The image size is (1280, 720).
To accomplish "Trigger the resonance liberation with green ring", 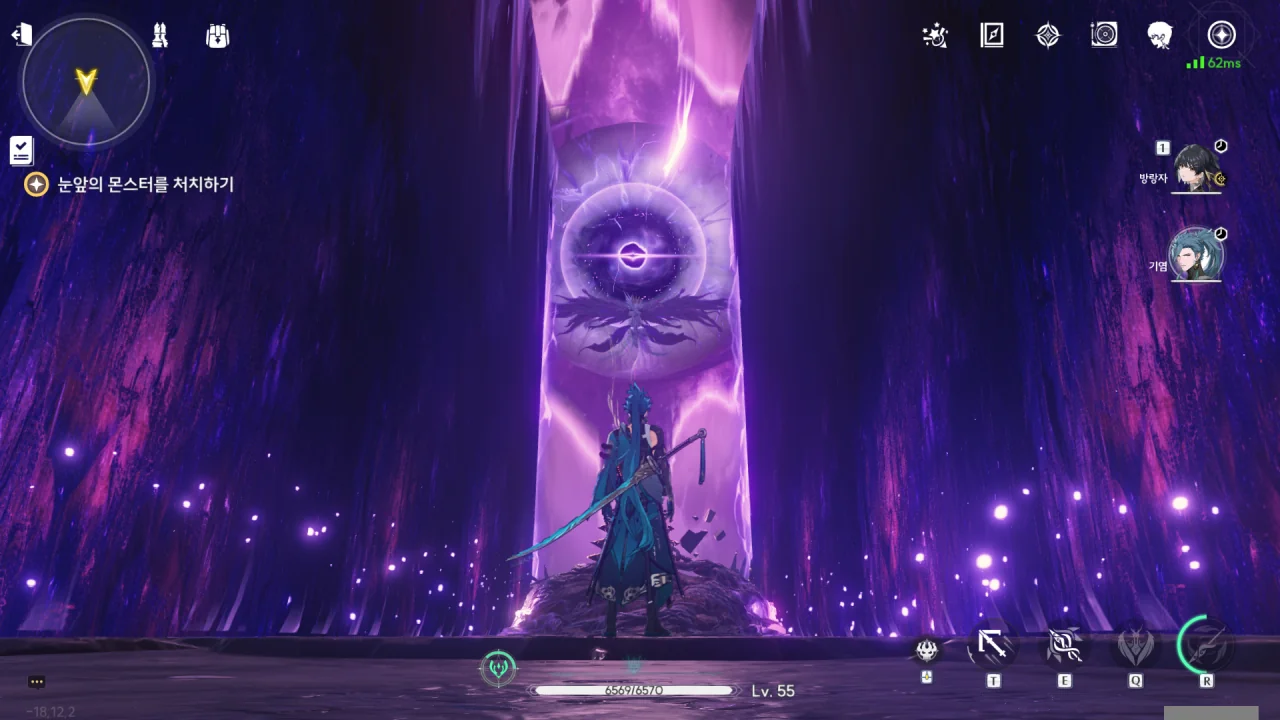I will [x=1206, y=644].
